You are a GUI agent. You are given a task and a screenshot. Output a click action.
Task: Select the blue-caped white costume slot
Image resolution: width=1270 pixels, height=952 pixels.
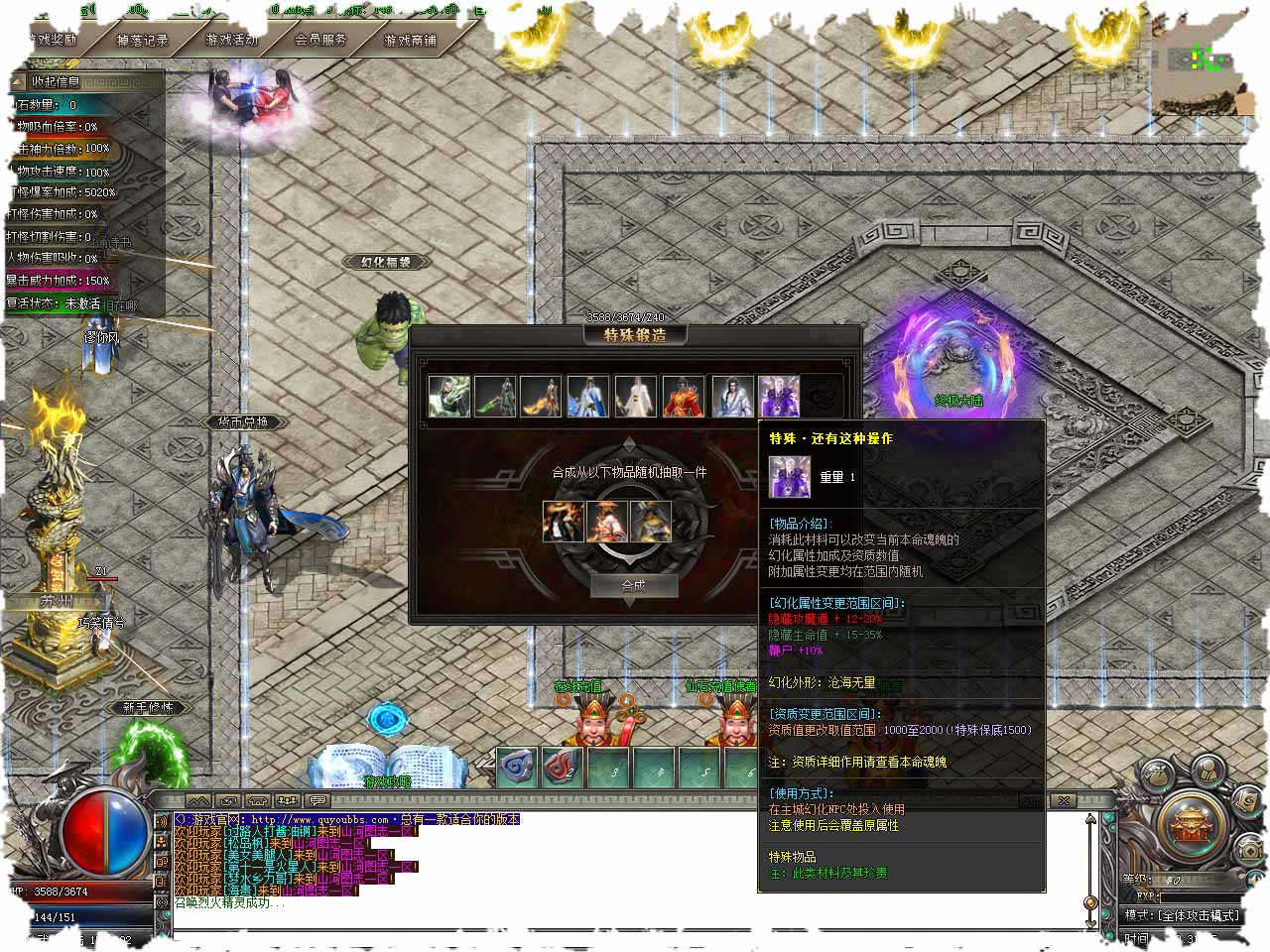pos(587,396)
